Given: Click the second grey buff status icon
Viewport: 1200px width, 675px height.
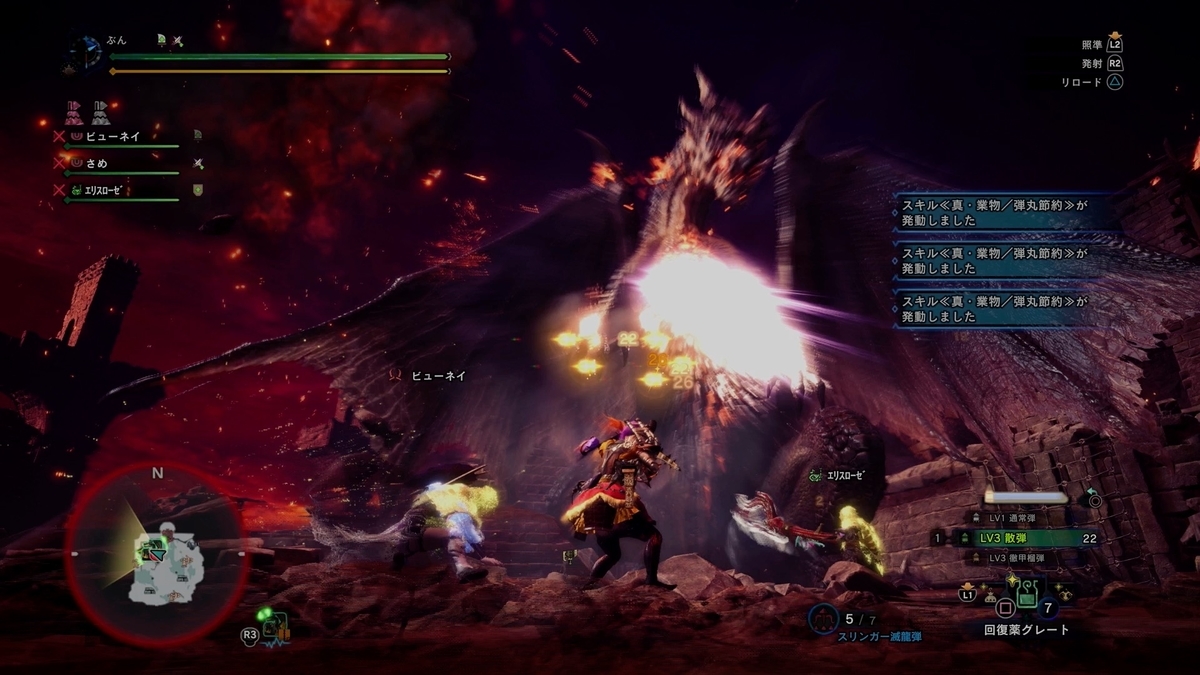Looking at the screenshot, I should tap(100, 110).
